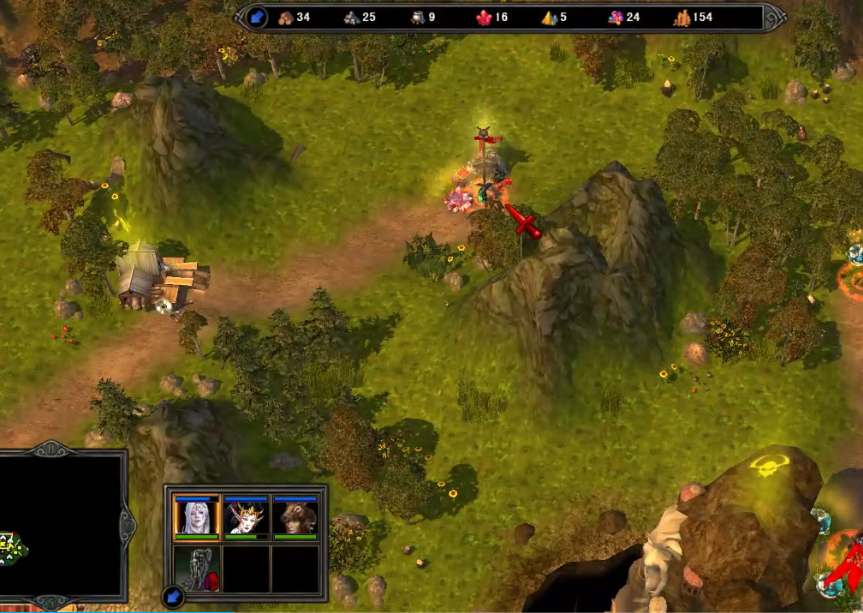Collapse the hero panel with the blue arrow
The image size is (863, 613).
point(173,598)
